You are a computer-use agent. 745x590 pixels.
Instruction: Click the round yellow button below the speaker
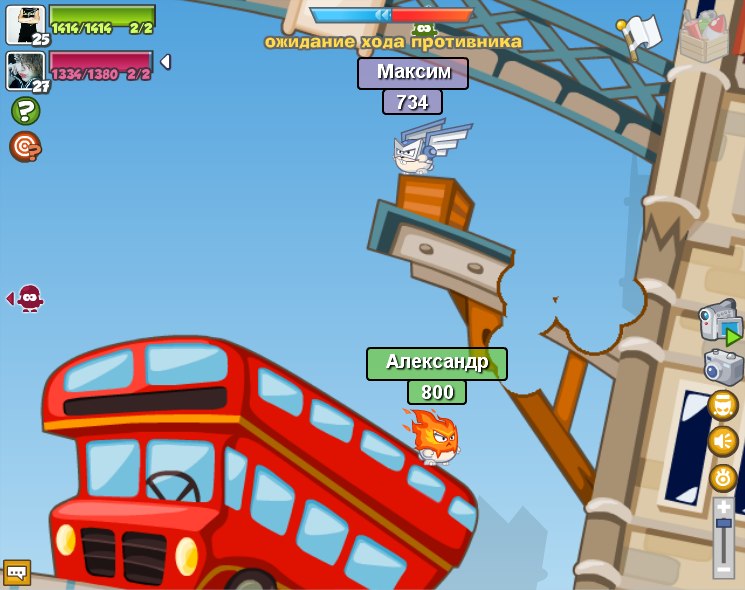coord(723,477)
